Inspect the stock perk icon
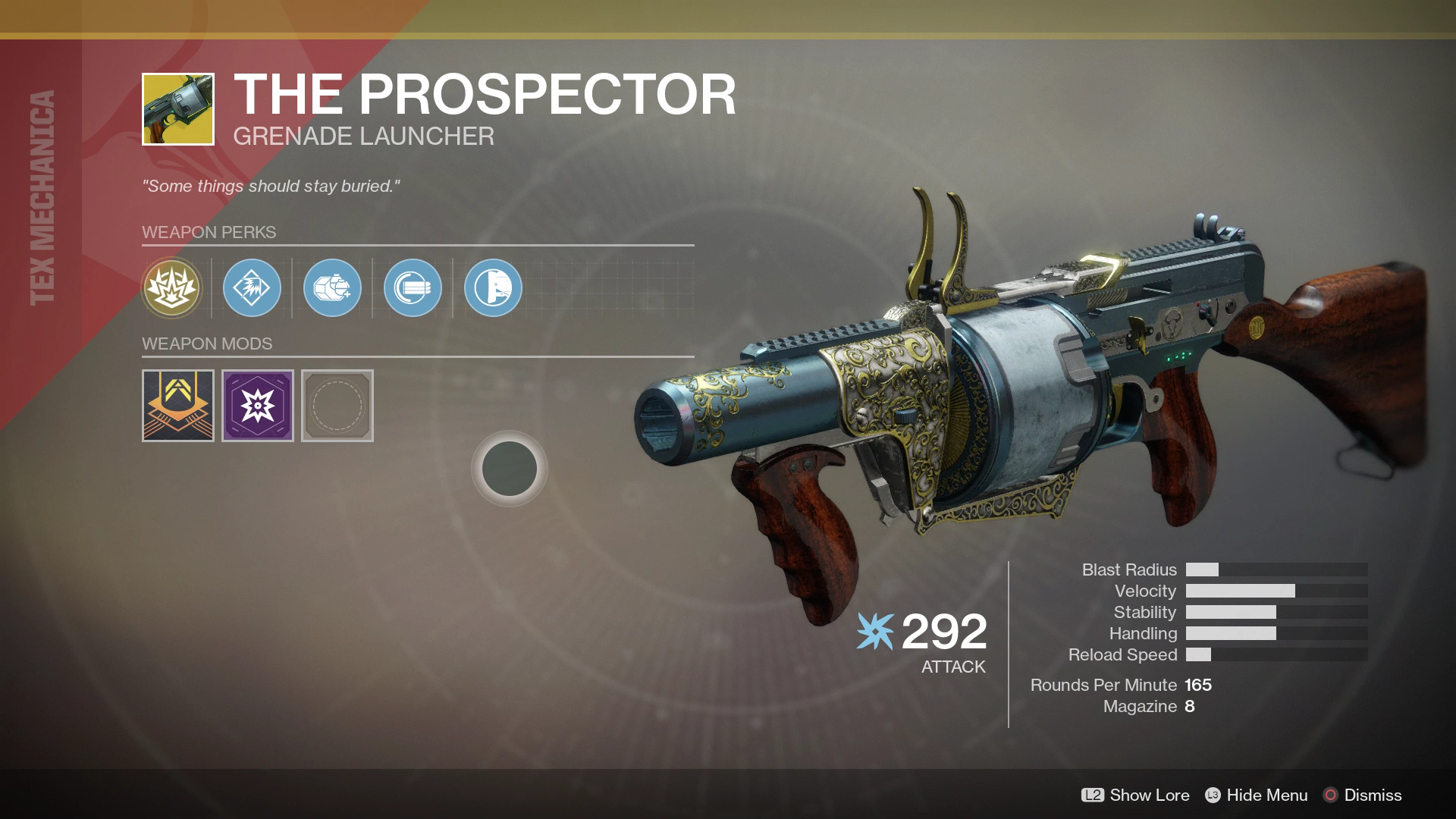The image size is (1456, 819). coord(494,288)
